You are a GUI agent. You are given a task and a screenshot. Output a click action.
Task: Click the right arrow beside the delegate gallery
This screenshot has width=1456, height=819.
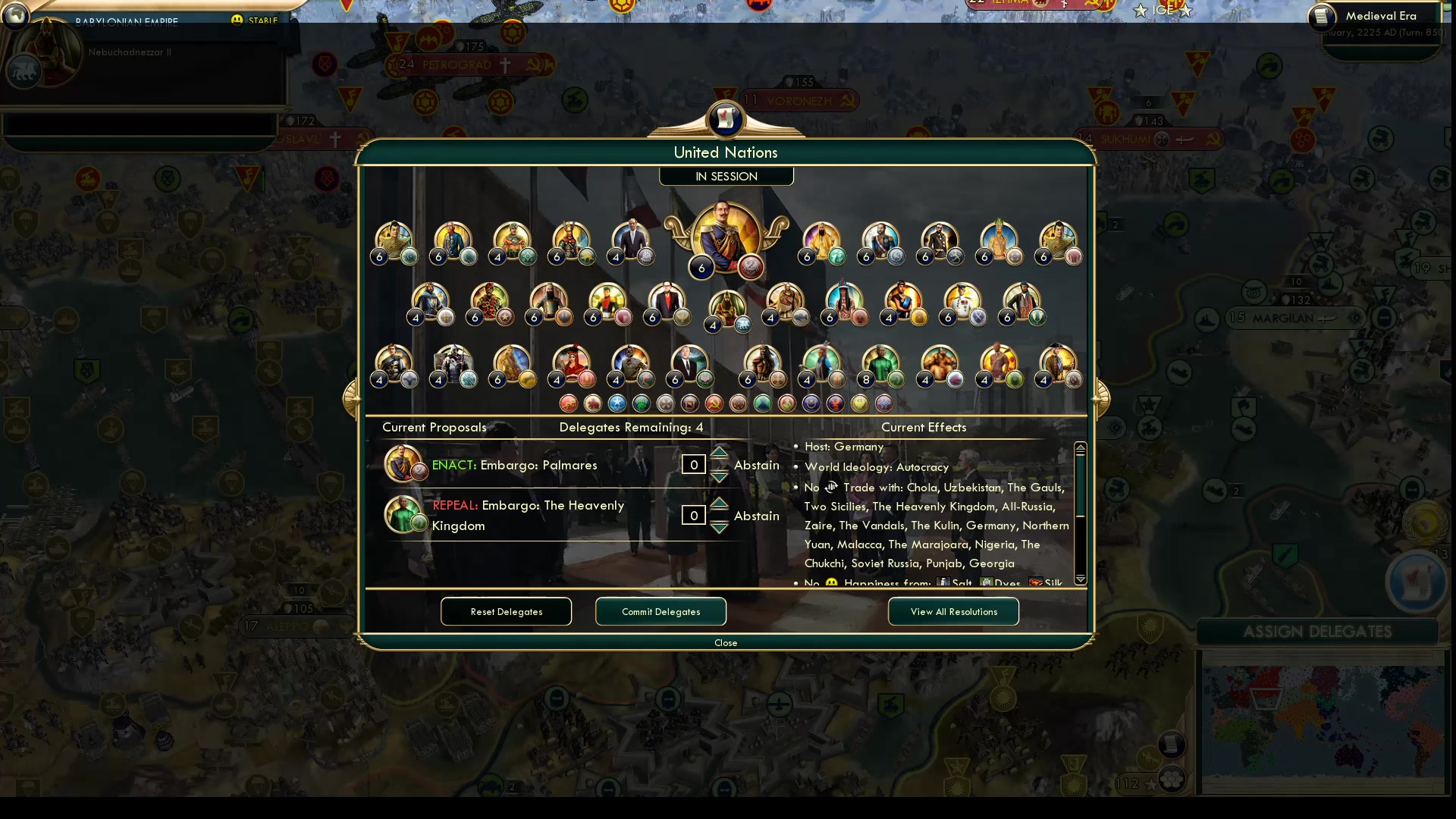coord(1101,397)
